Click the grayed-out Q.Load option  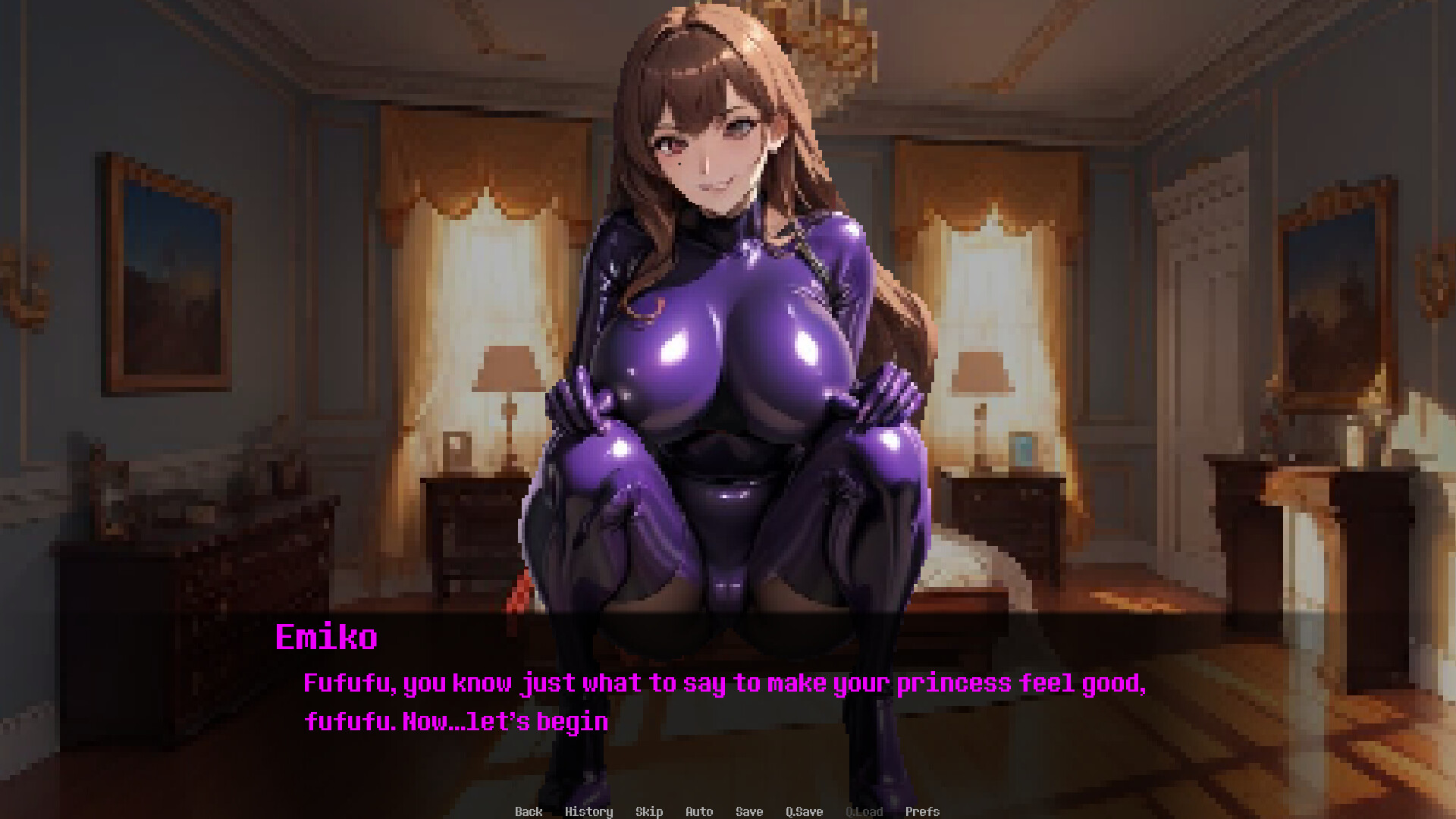[865, 811]
